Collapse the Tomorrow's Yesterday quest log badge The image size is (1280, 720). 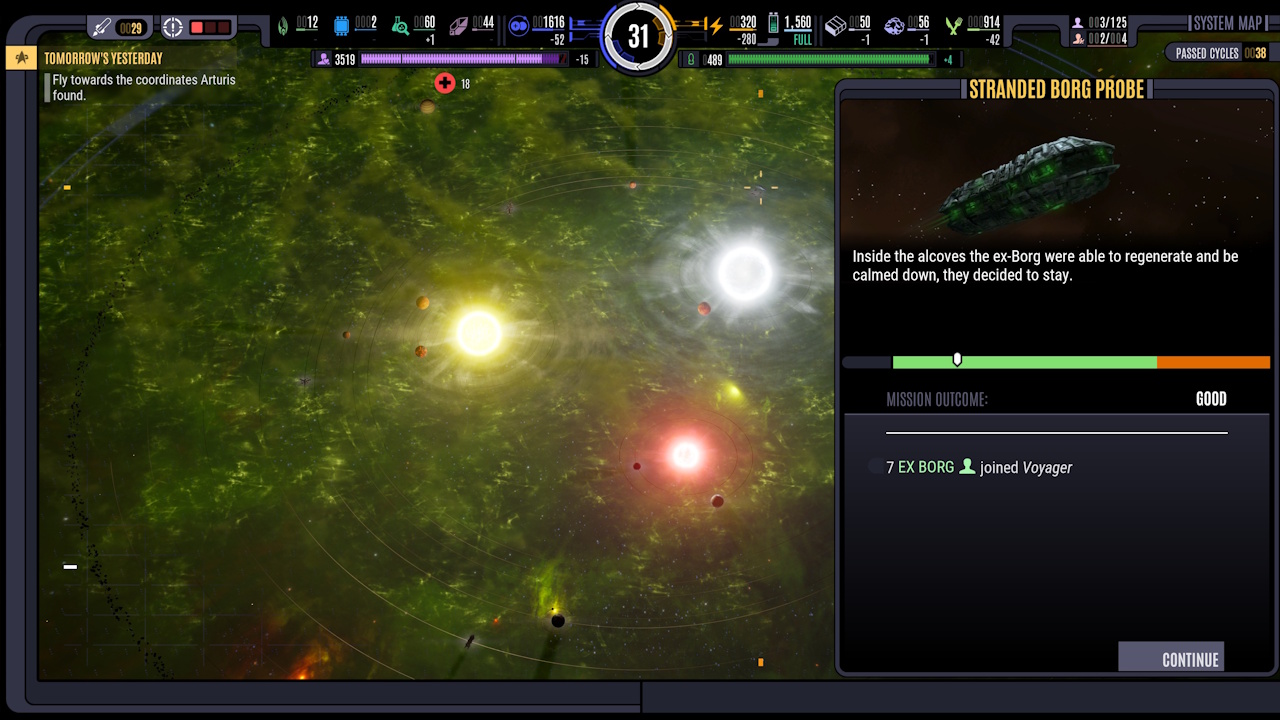point(20,58)
